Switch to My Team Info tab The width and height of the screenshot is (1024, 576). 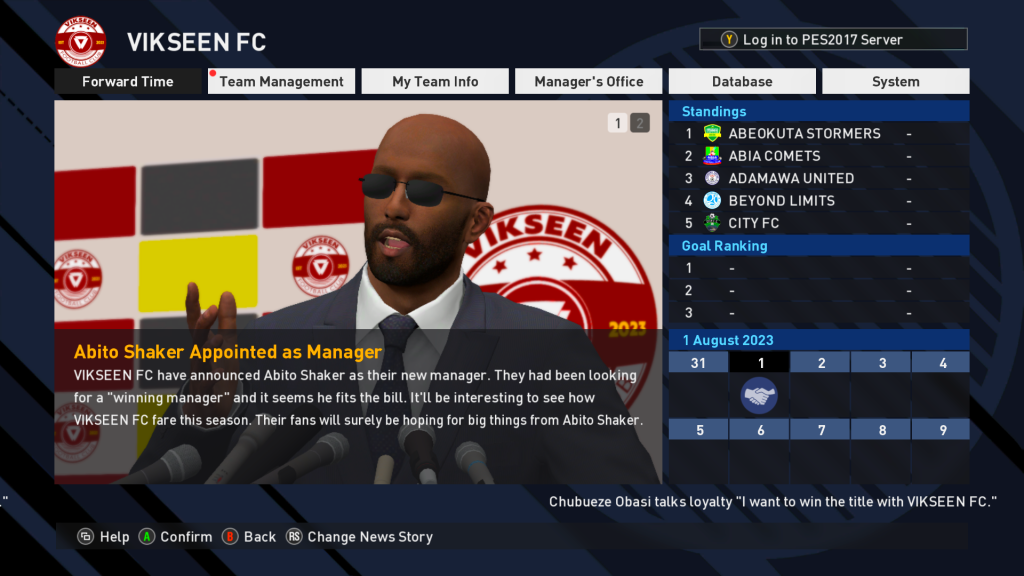435,82
